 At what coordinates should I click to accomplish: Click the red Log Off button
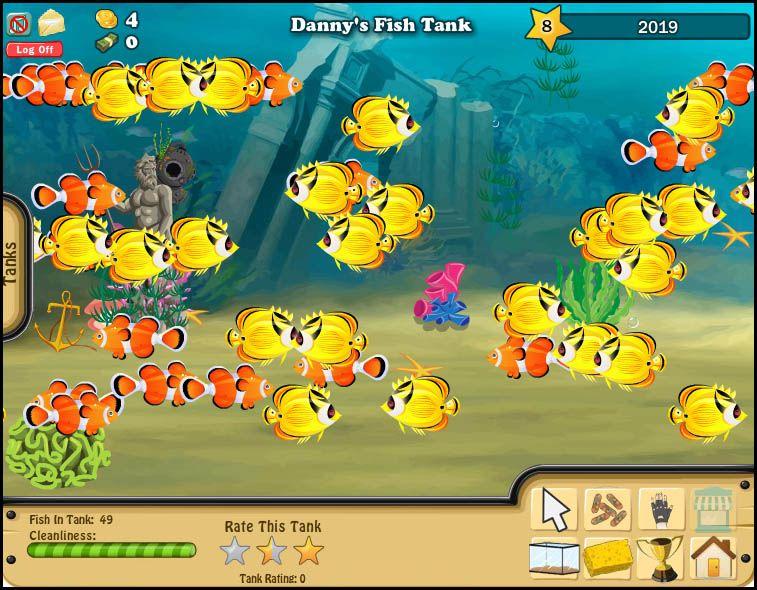pos(34,49)
